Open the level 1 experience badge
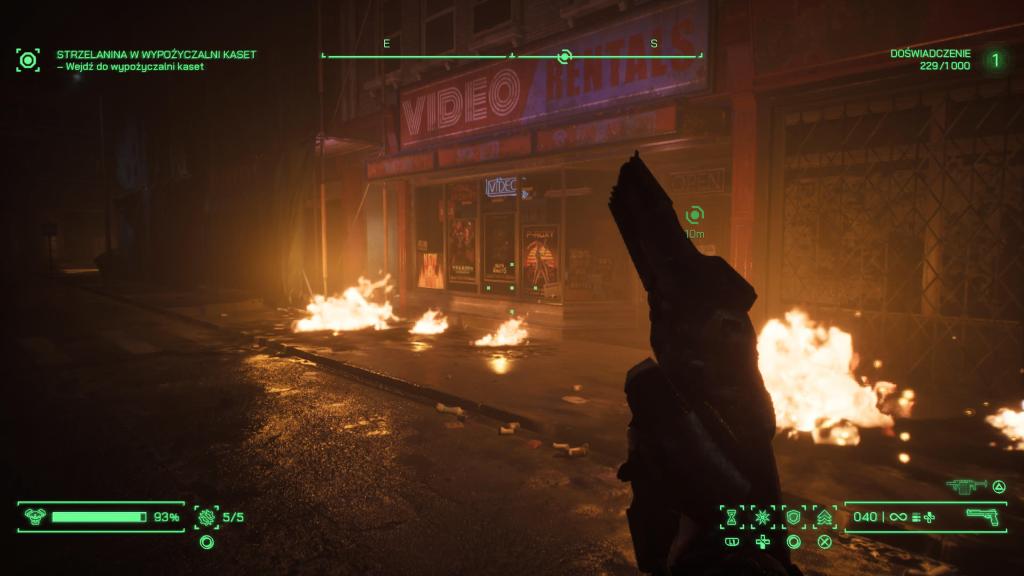 point(995,60)
